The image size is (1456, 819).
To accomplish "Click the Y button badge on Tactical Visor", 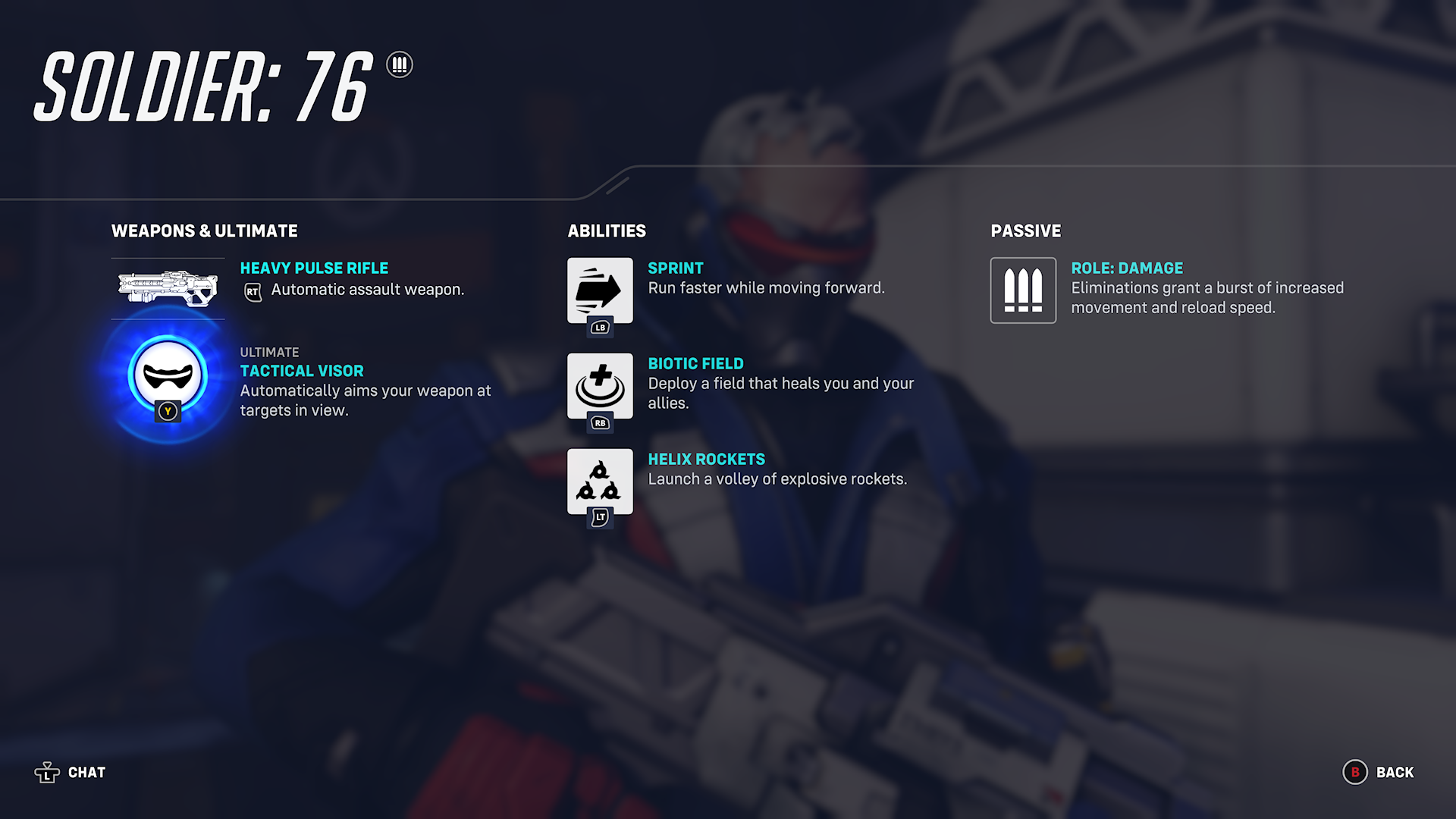I will pos(169,412).
